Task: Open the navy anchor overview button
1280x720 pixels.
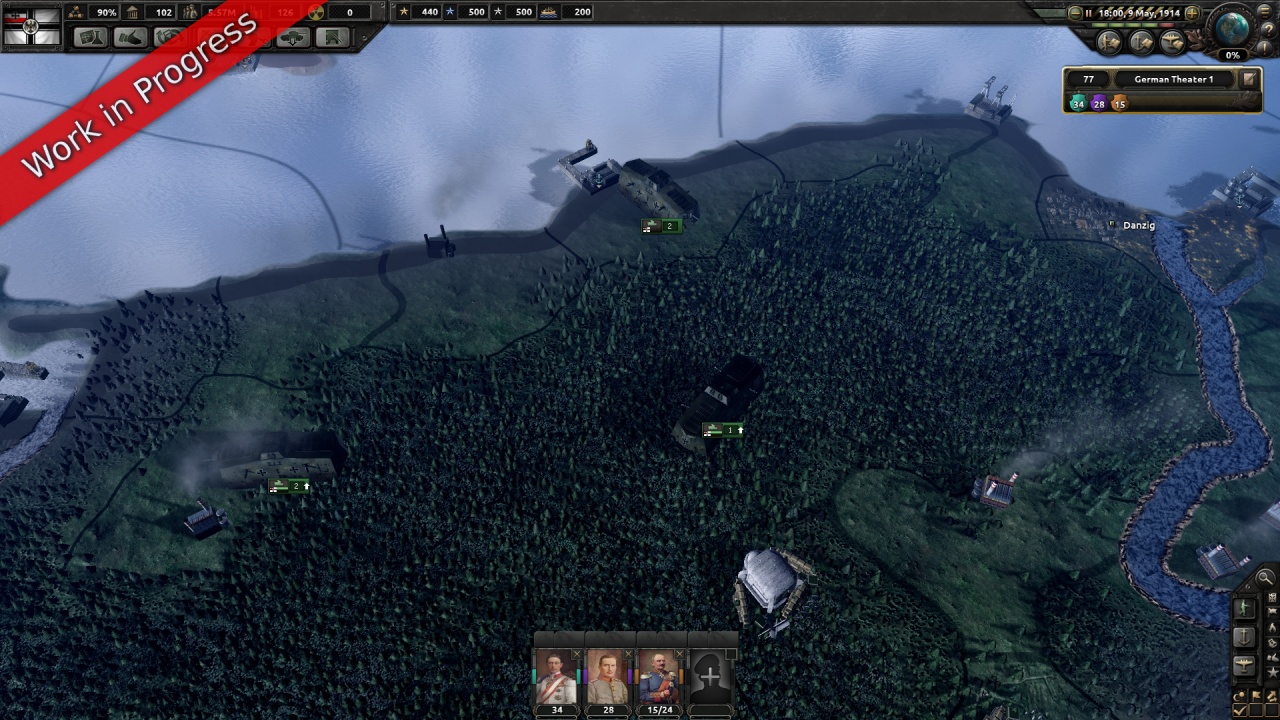Action: point(1141,42)
